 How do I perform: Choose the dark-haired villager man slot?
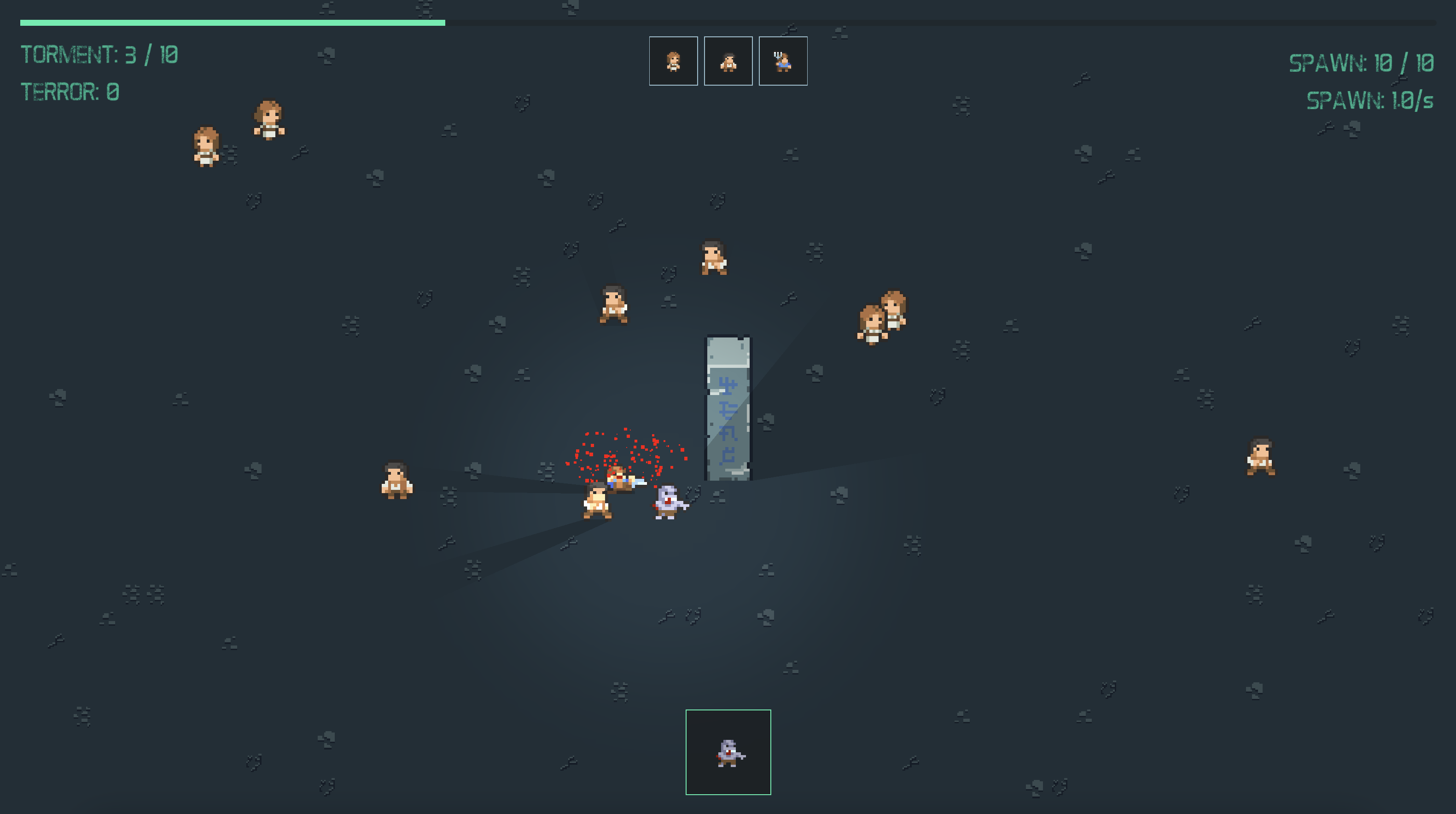[x=728, y=61]
